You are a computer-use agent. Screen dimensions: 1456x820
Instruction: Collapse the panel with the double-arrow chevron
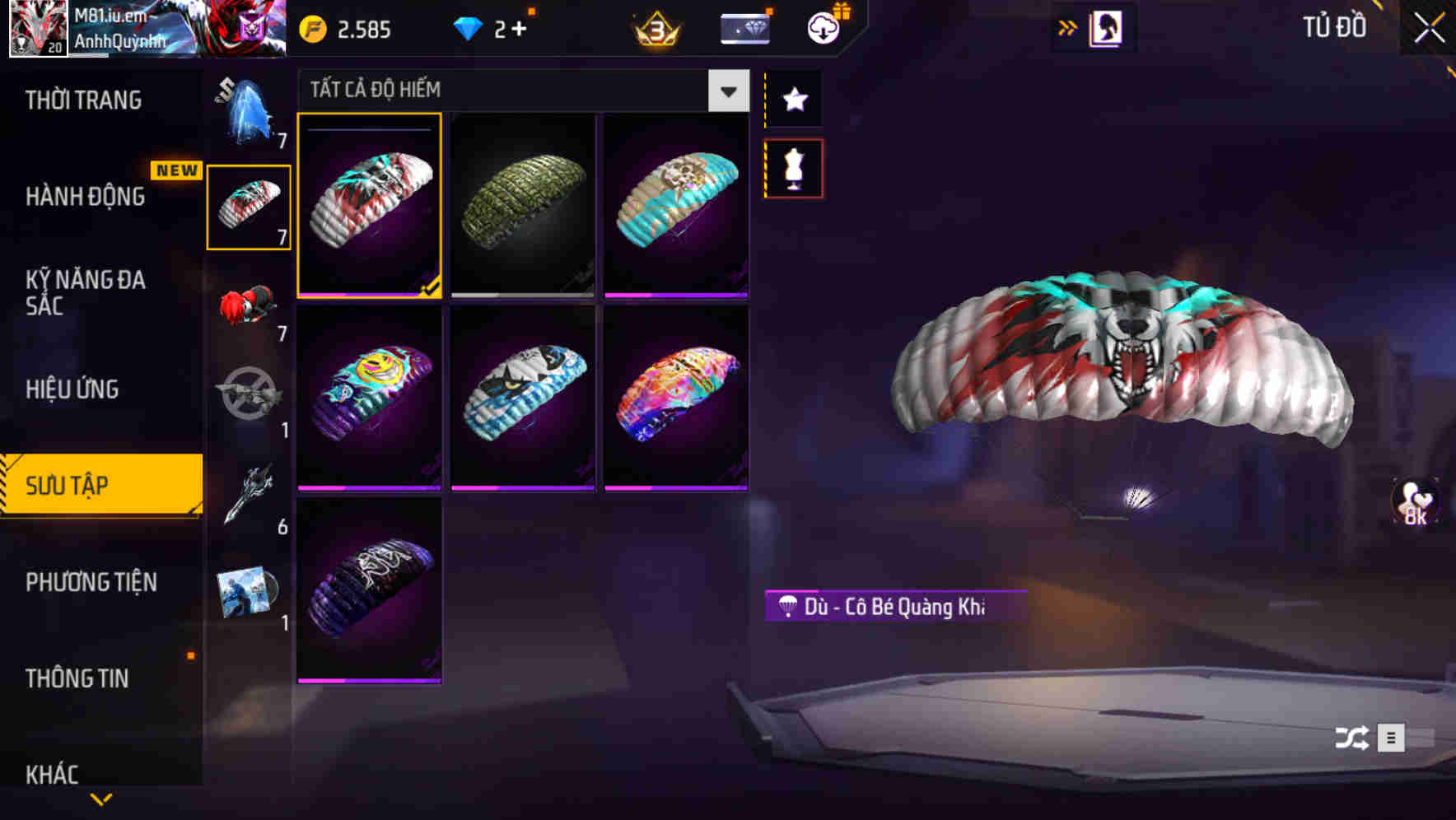pos(1066,26)
